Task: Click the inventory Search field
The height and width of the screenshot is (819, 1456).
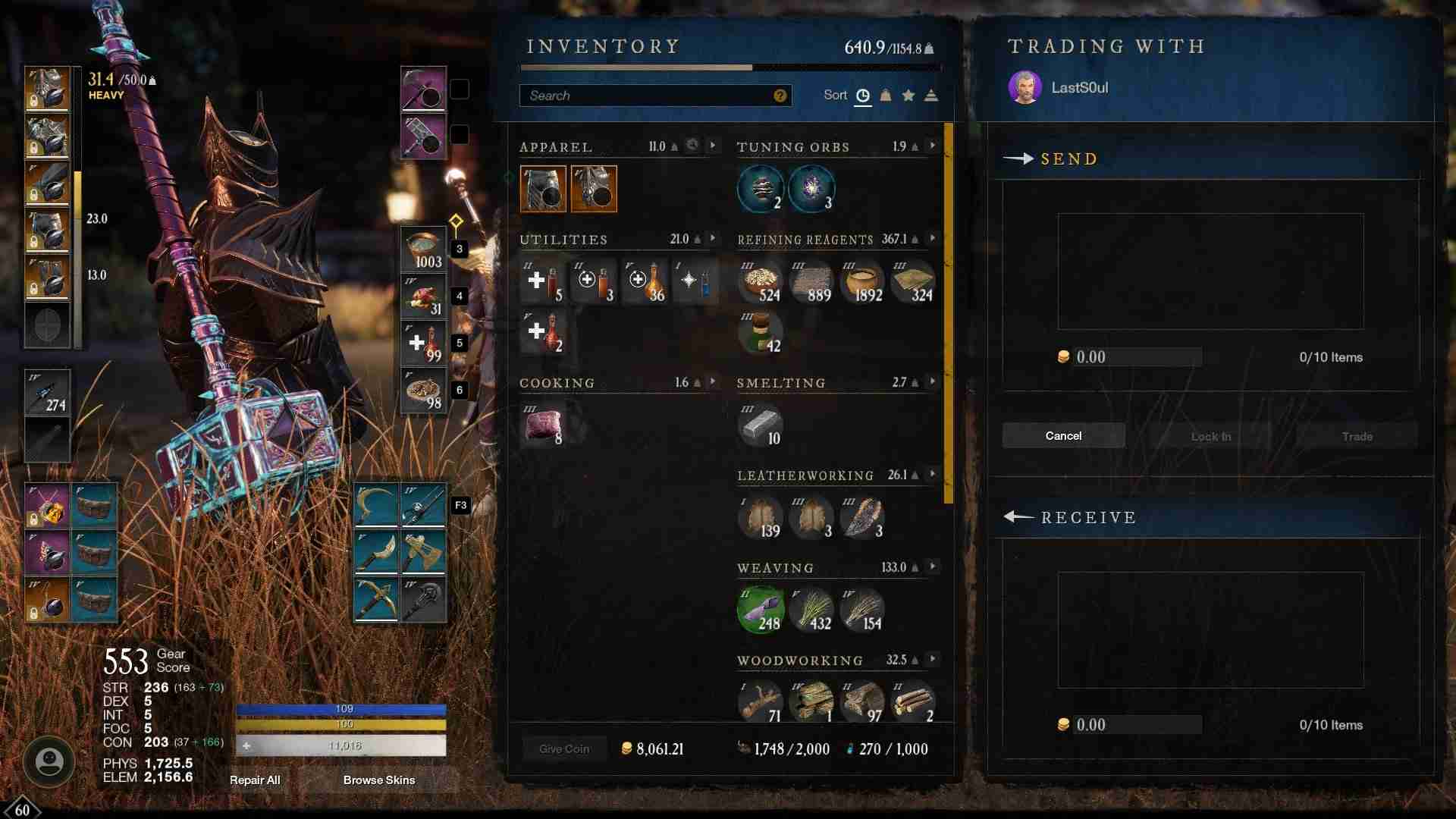Action: coord(652,95)
